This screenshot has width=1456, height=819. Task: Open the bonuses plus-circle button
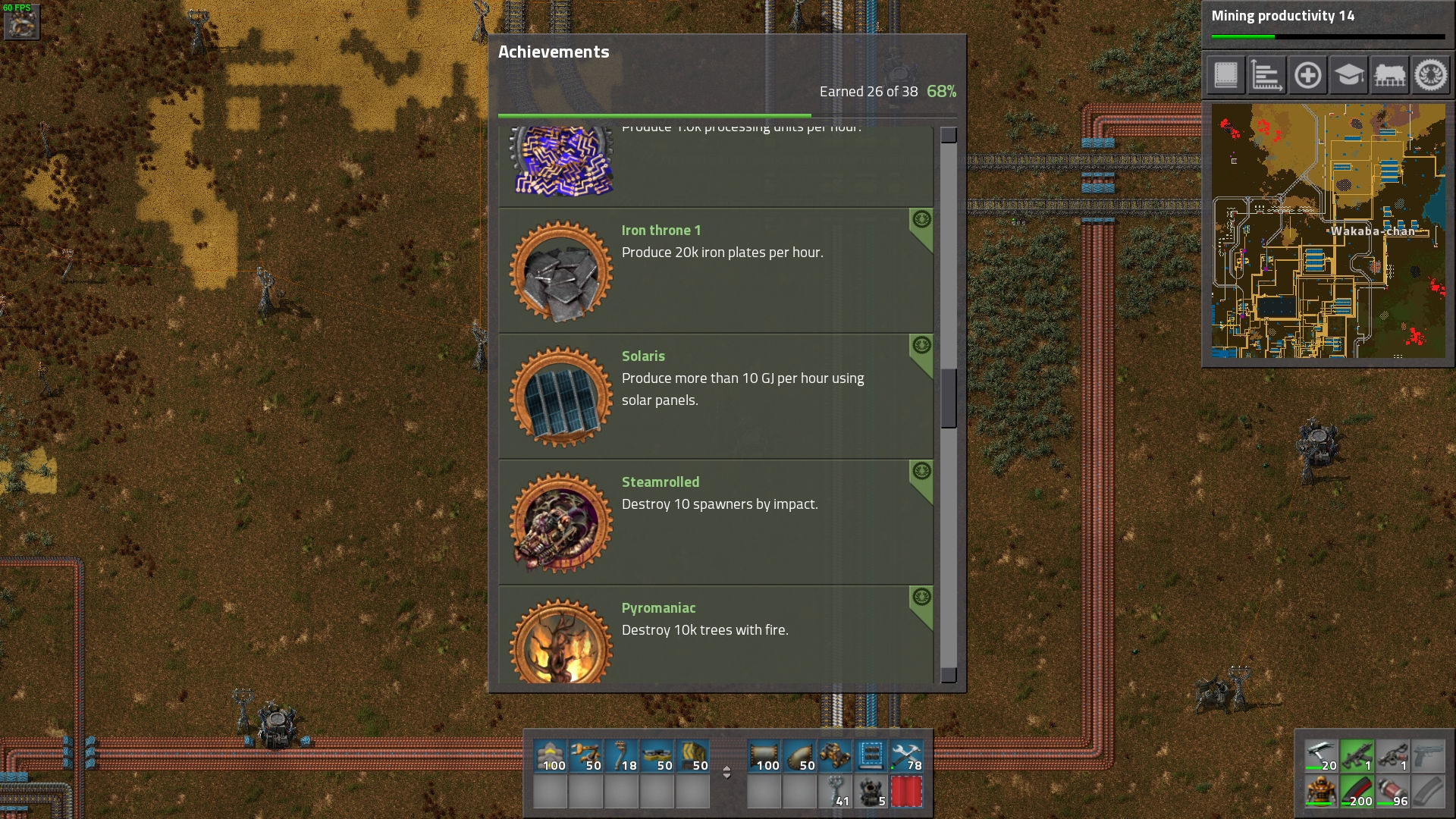coord(1307,75)
